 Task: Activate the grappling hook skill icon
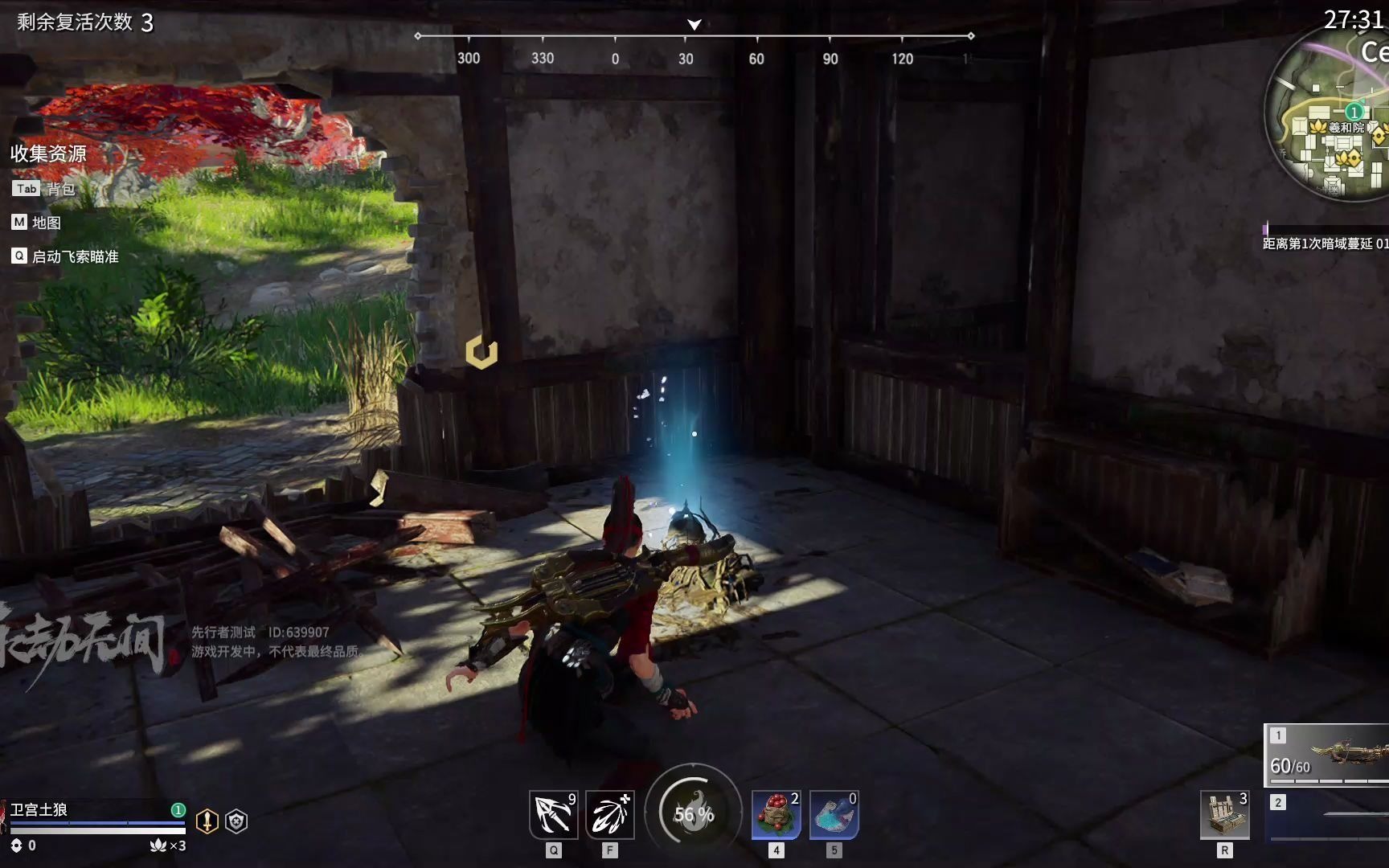click(x=553, y=815)
